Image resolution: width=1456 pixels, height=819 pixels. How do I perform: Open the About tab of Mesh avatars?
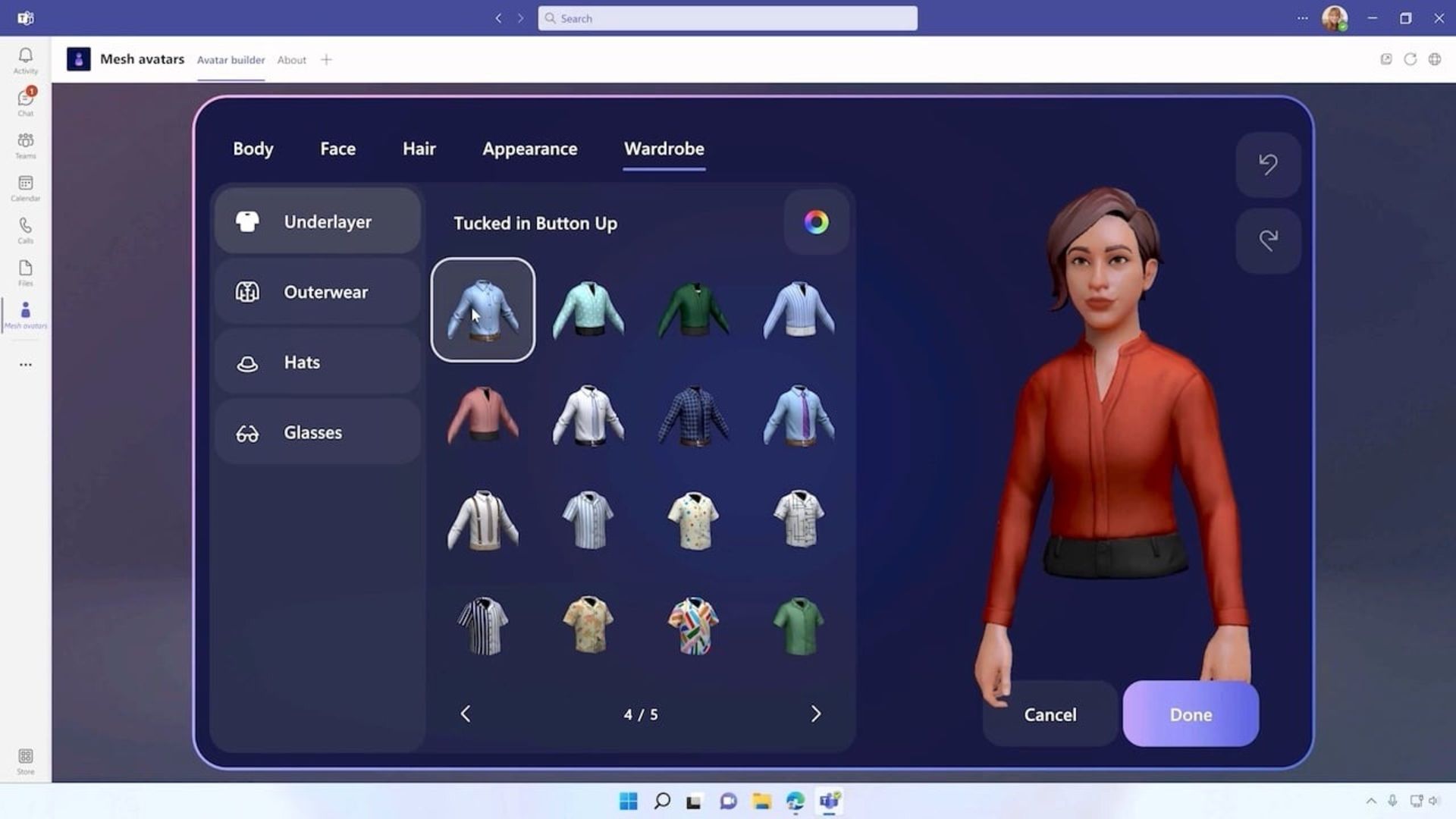point(291,60)
